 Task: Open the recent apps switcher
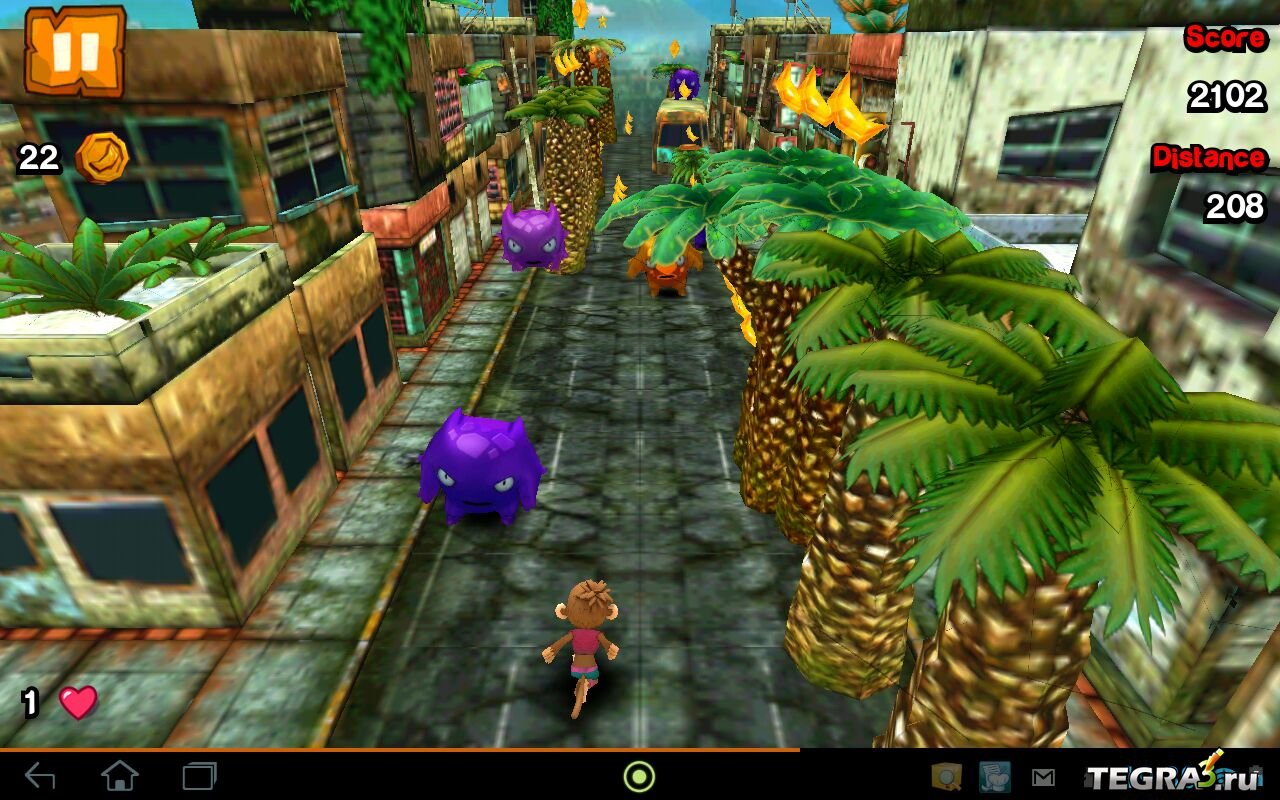coord(199,776)
